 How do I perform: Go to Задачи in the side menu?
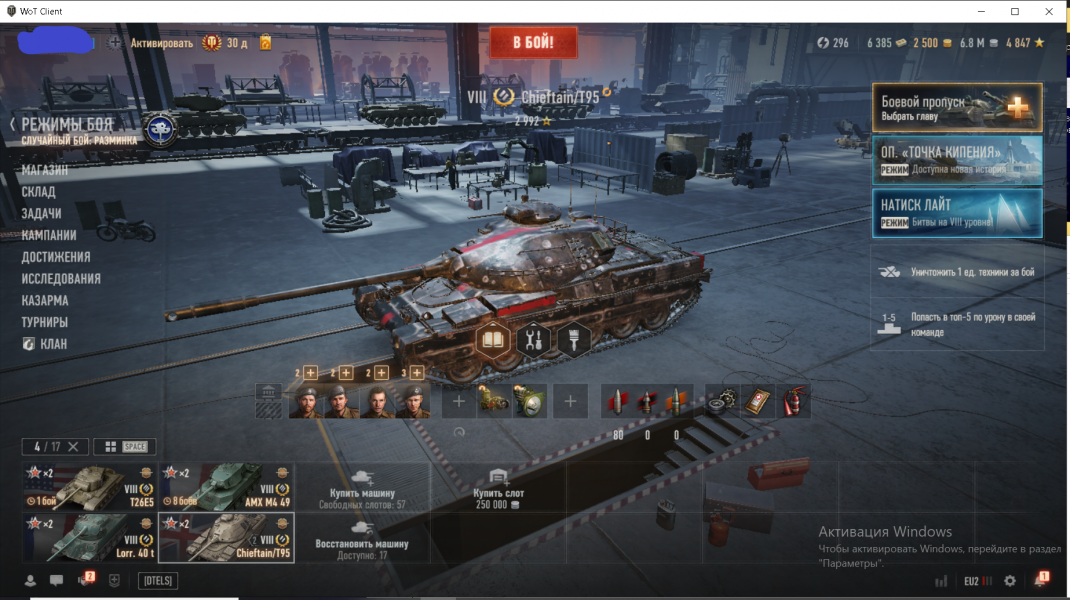point(42,214)
